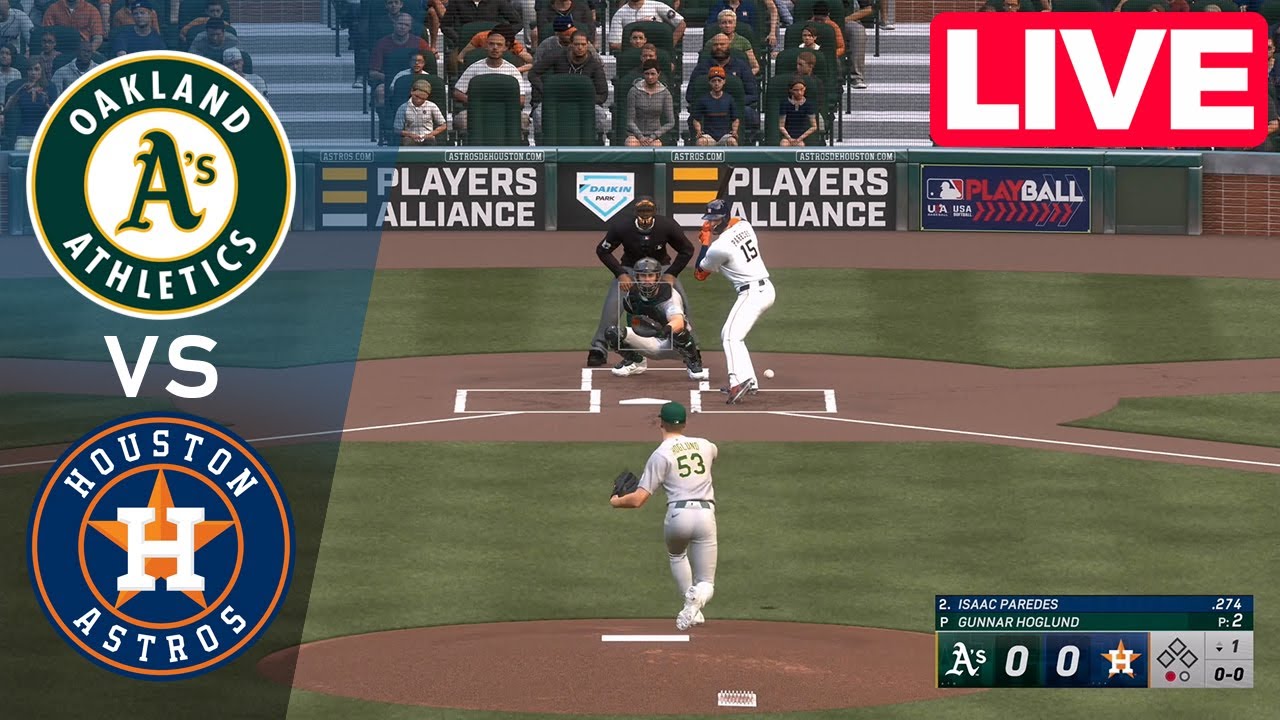The height and width of the screenshot is (720, 1280).
Task: Toggle the red out indicator on the scoreboard
Action: click(x=1169, y=676)
